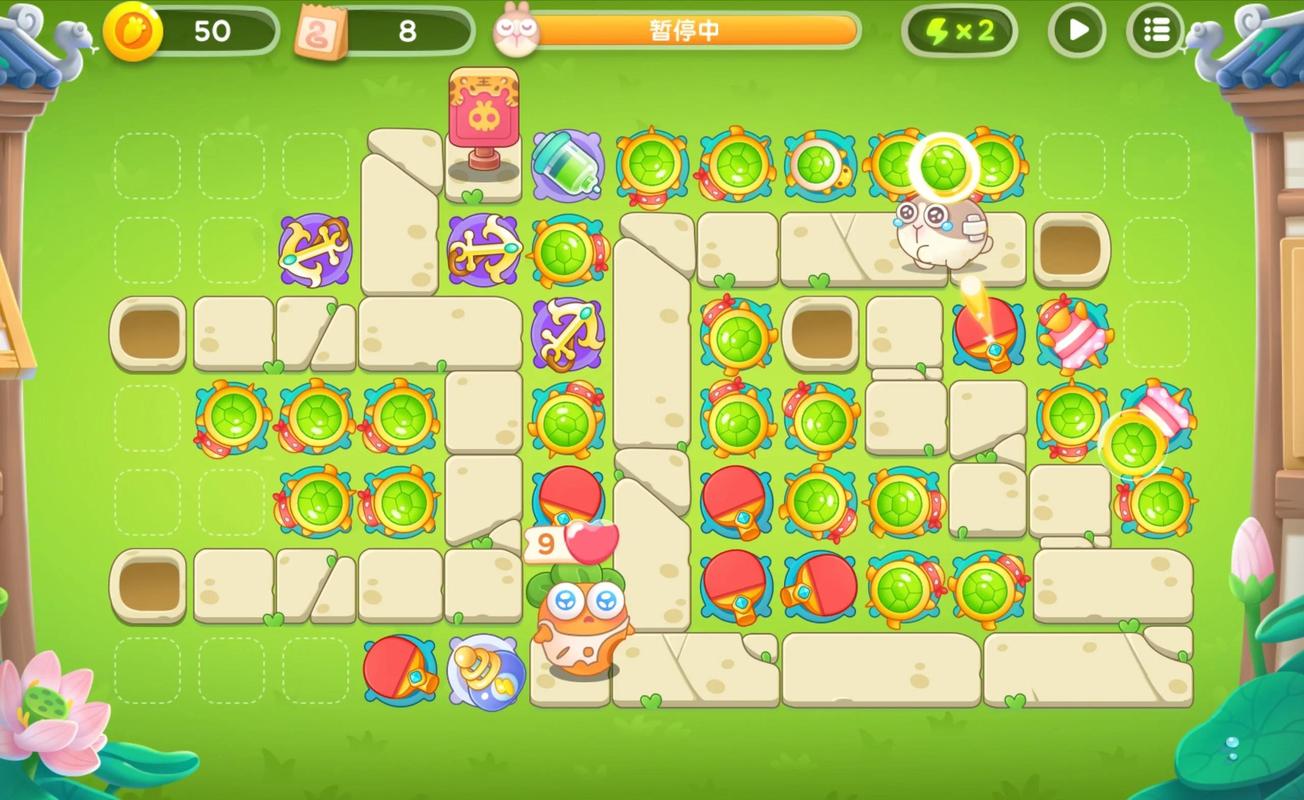Image resolution: width=1304 pixels, height=800 pixels.
Task: Resume the game with the play button
Action: click(1077, 31)
